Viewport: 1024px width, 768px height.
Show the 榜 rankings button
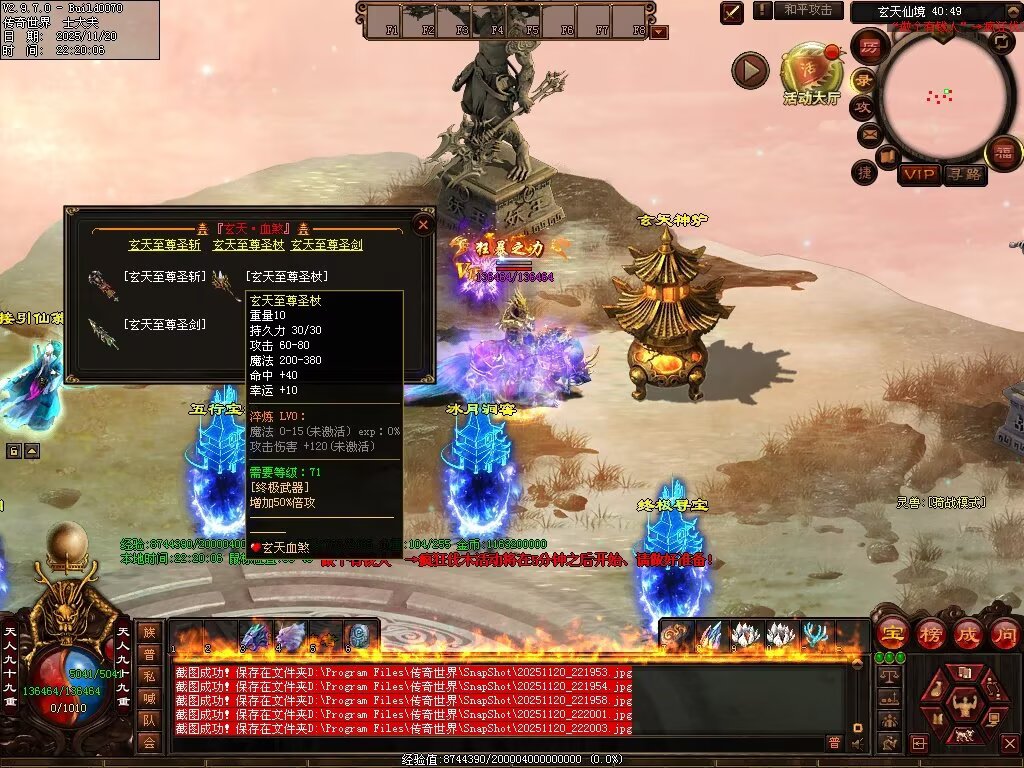930,634
